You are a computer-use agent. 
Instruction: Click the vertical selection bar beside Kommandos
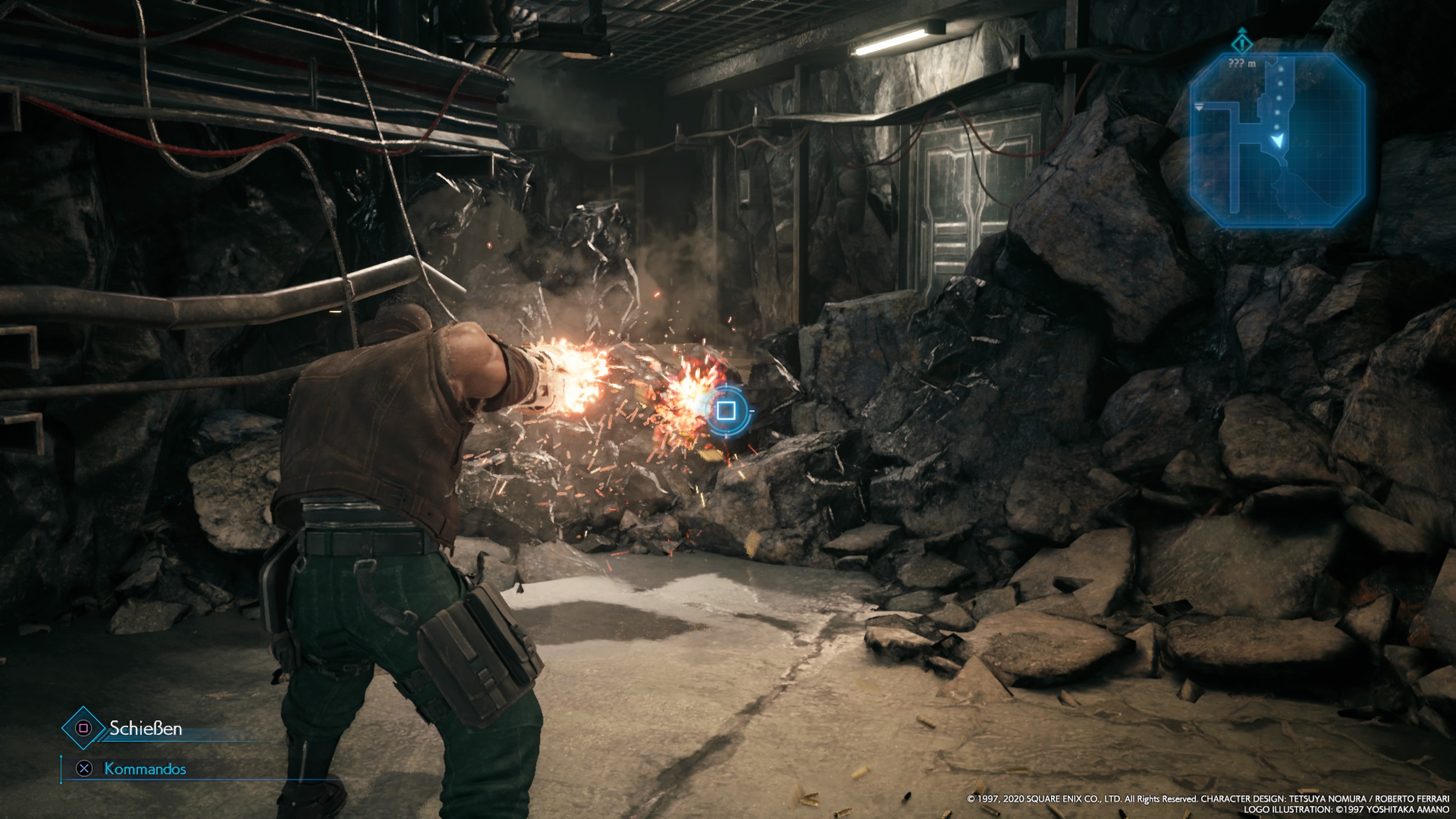(61, 770)
